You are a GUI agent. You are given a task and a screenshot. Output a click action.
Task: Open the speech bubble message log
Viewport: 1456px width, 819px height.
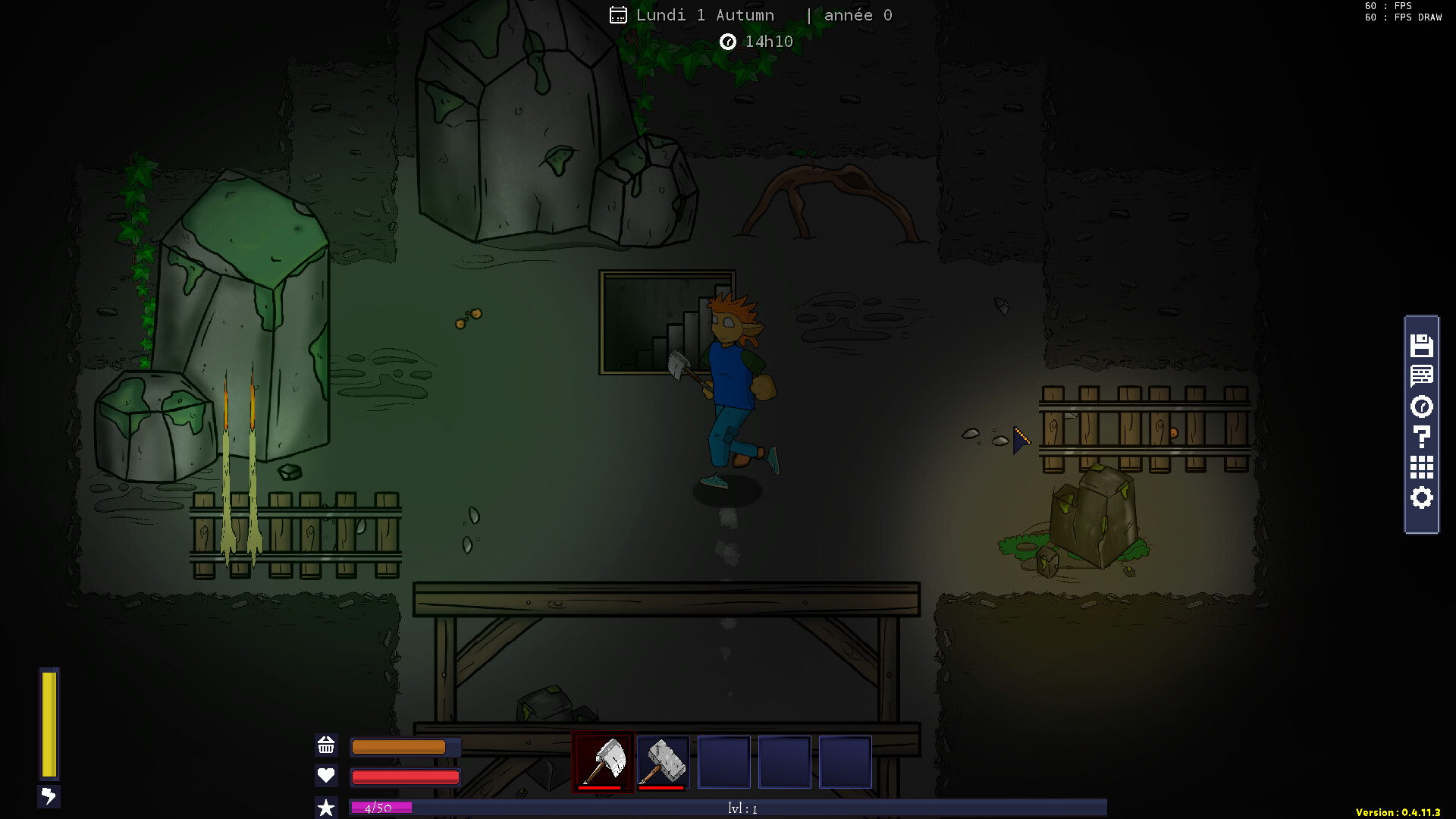tap(1421, 376)
